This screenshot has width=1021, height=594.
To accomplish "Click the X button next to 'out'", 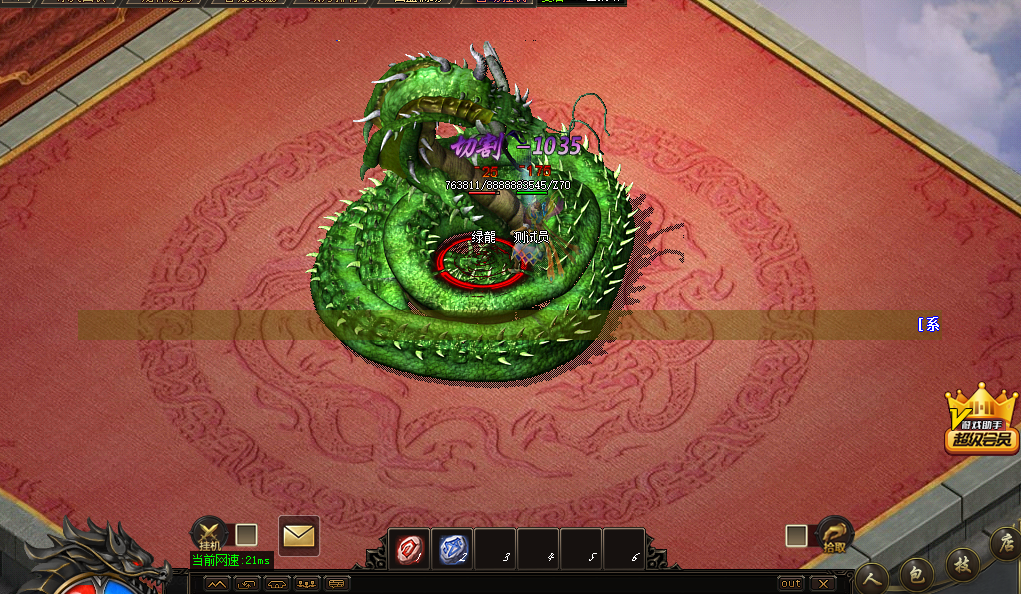I will [x=822, y=583].
